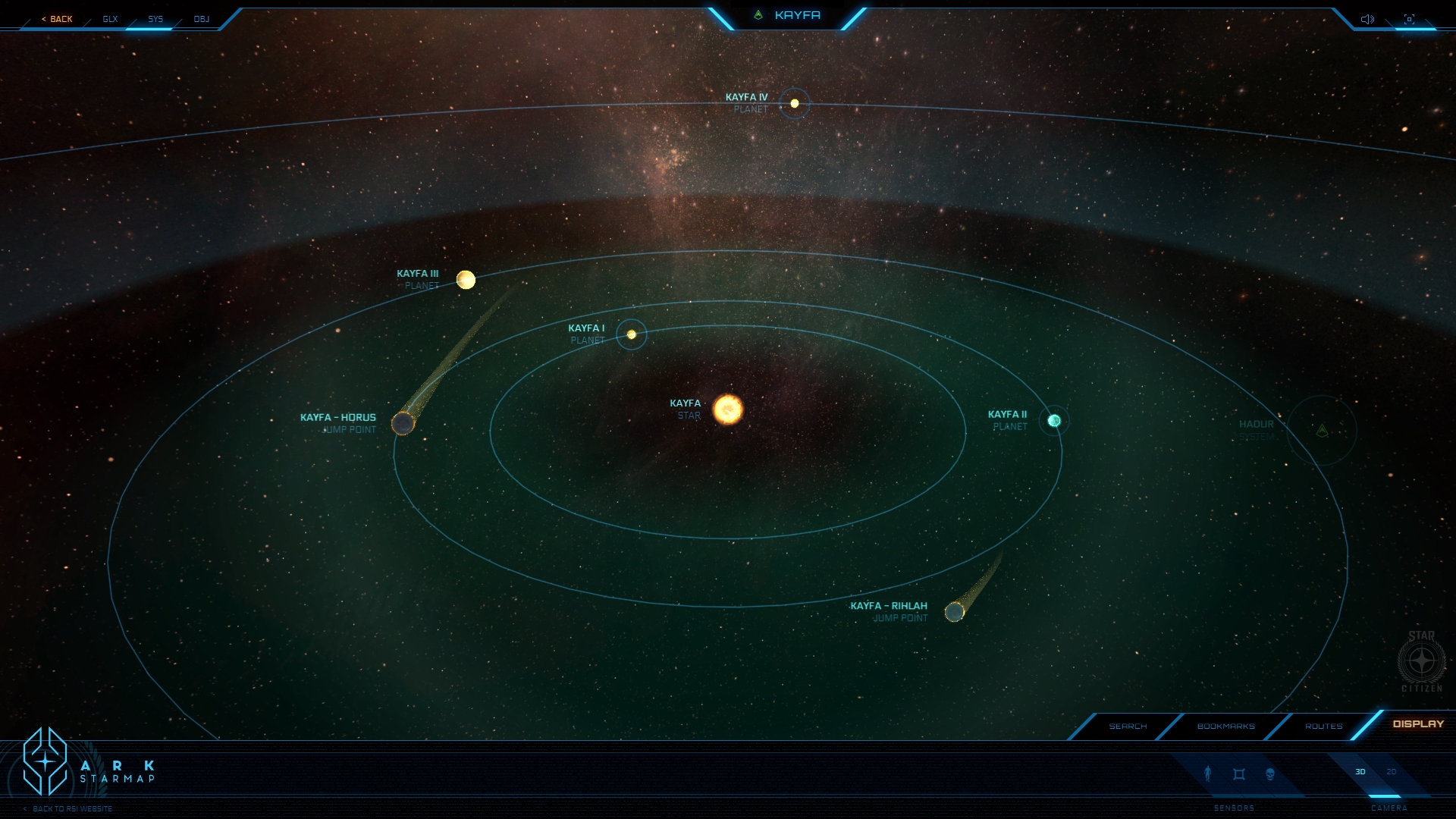This screenshot has width=1456, height=819.
Task: Select the Kayfa - Rihlah jump point marker
Action: pos(954,611)
